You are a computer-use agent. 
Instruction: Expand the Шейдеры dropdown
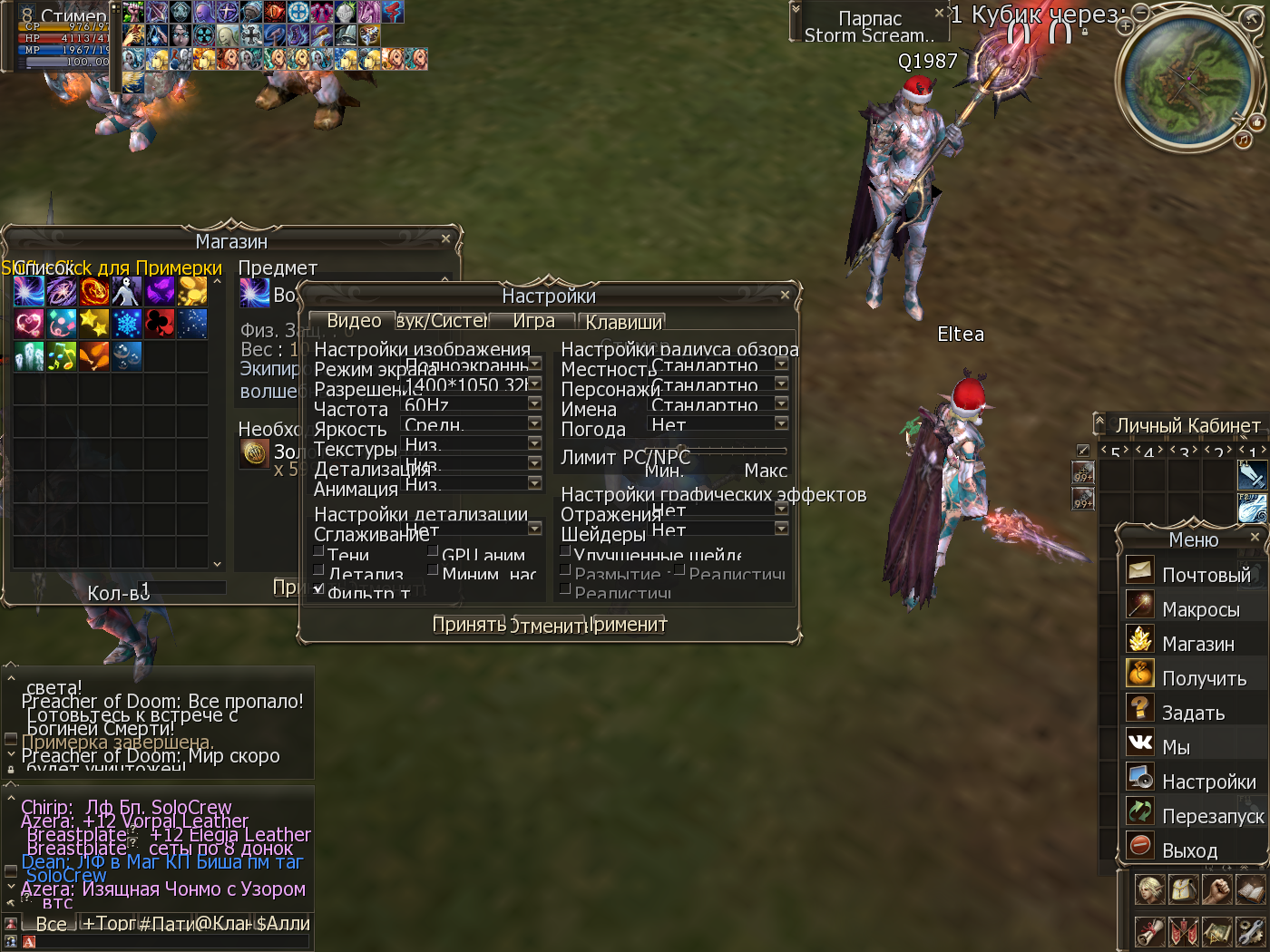780,528
